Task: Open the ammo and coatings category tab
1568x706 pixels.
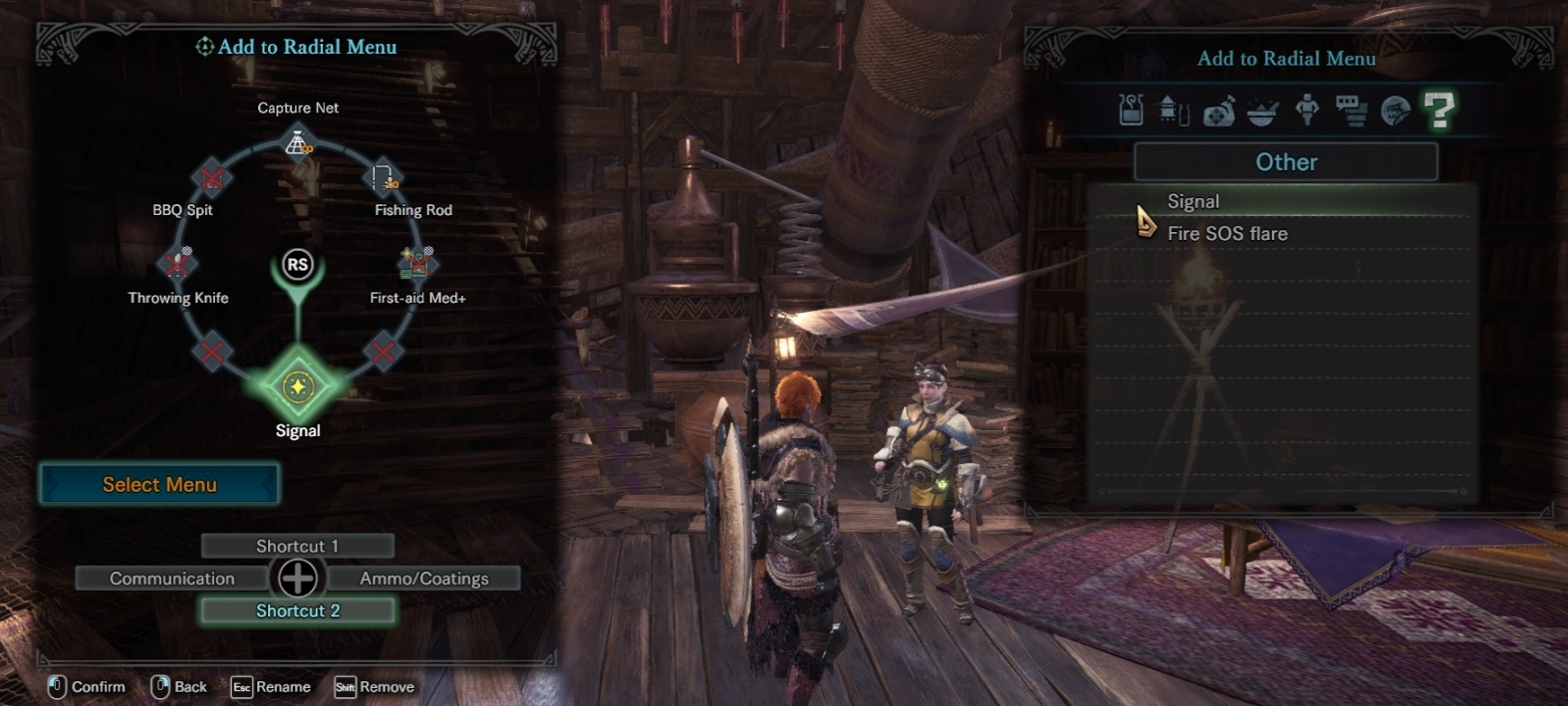Action: 1175,110
